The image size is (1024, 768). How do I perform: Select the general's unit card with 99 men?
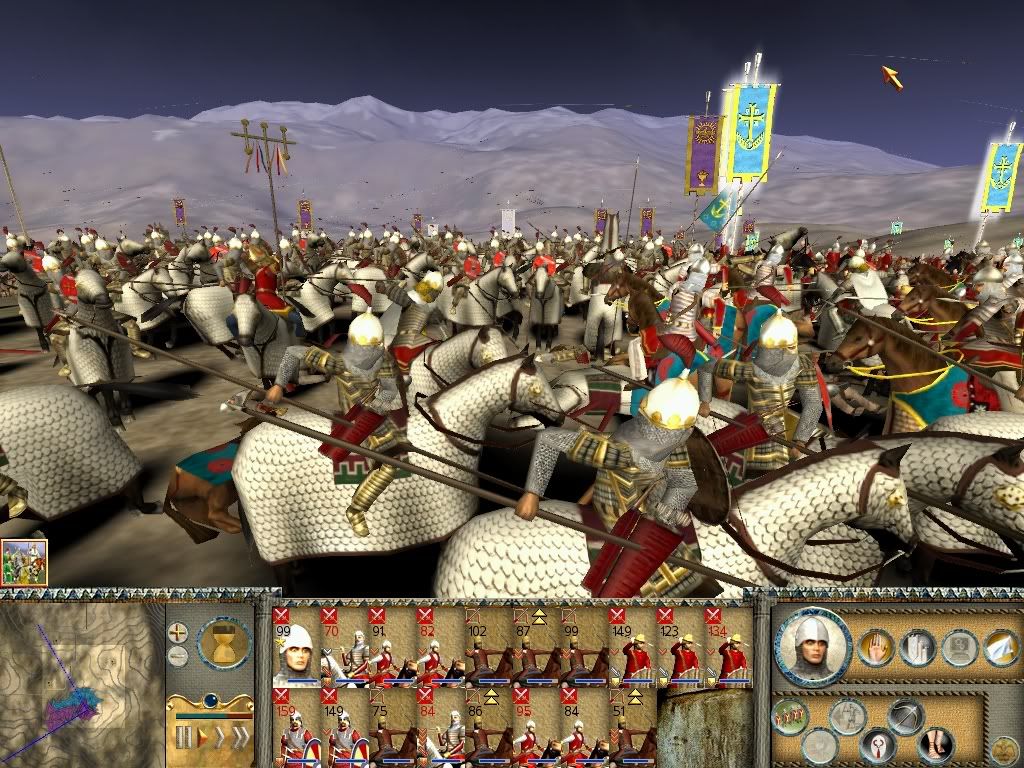[x=294, y=647]
